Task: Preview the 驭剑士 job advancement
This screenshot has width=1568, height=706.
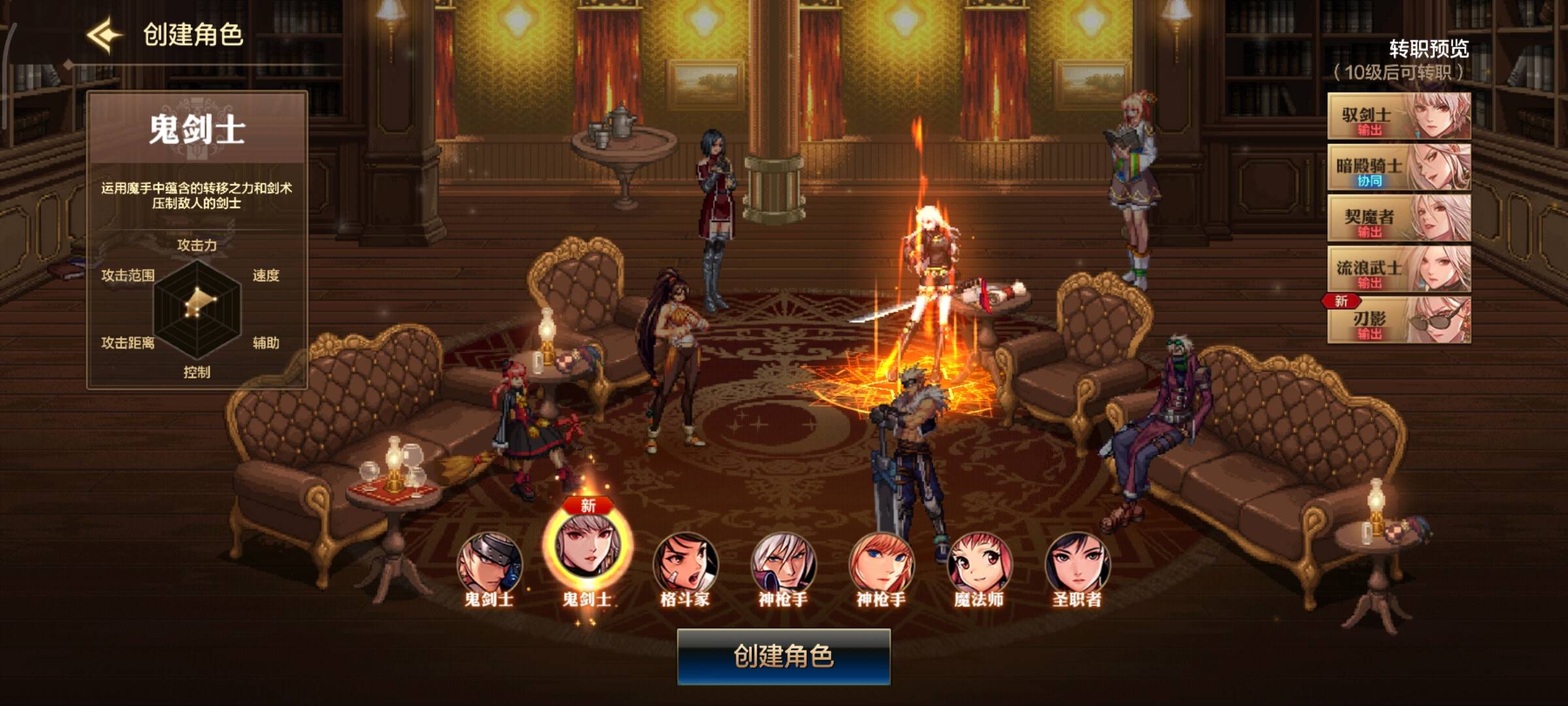Action: 1399,116
